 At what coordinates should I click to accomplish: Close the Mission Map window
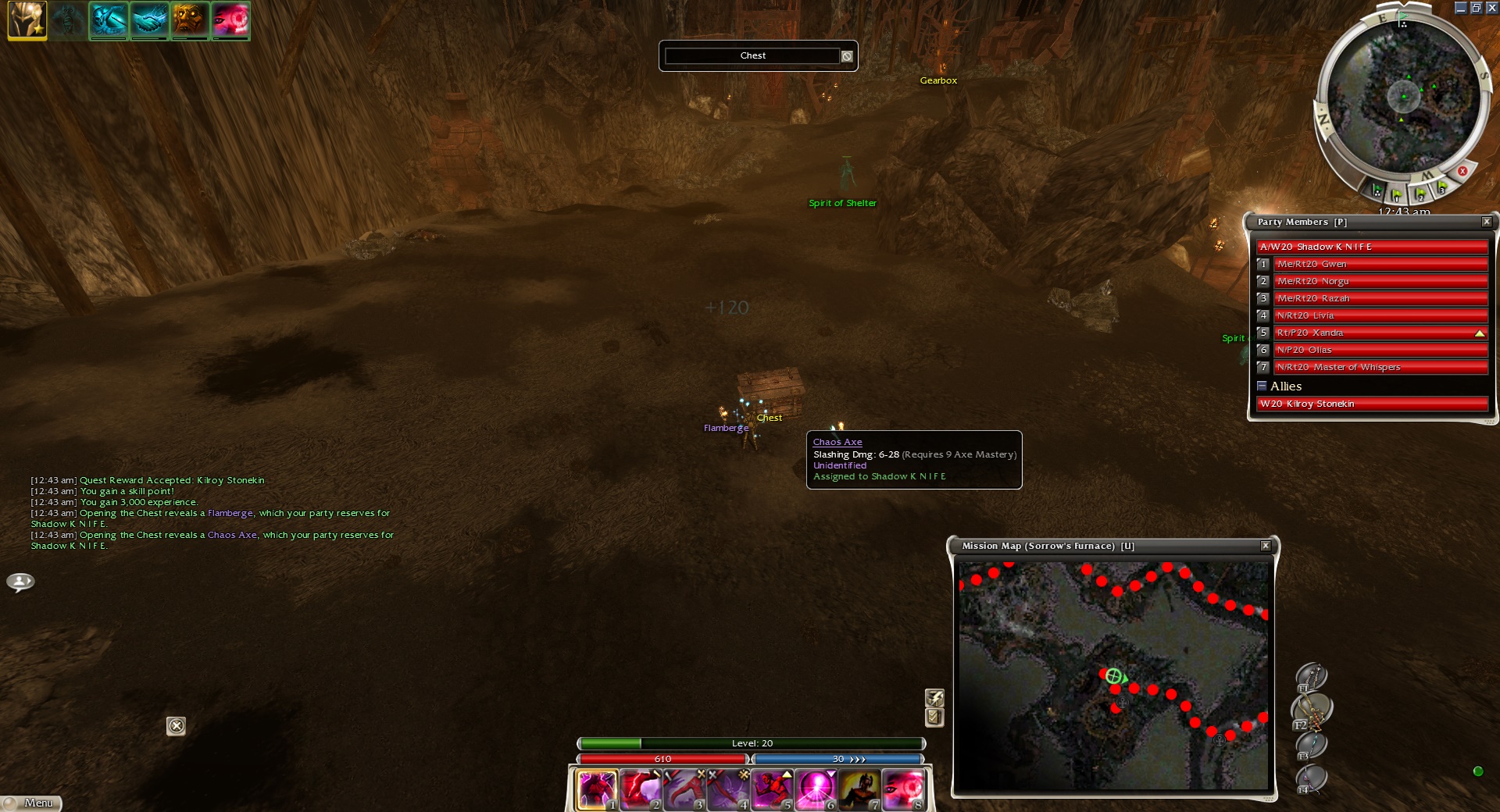(1265, 546)
